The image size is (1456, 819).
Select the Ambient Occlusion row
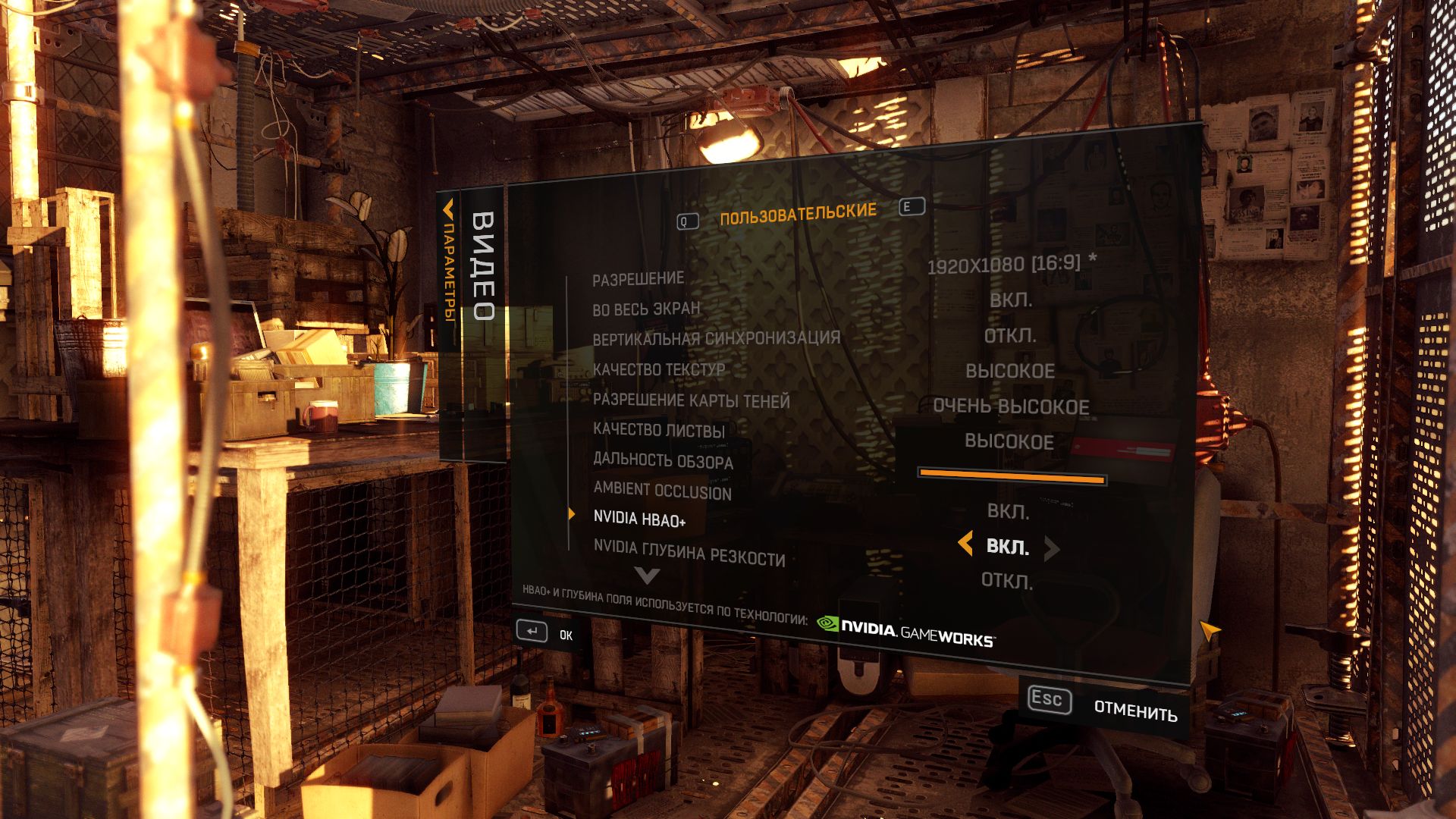[662, 491]
